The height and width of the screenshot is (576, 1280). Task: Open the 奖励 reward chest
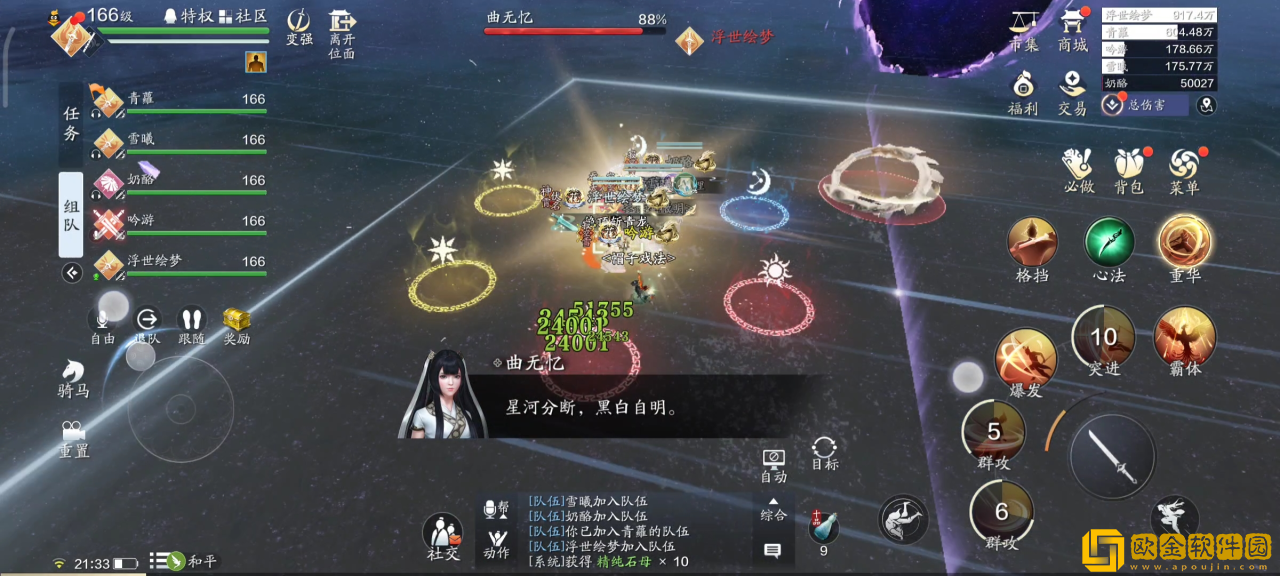(x=236, y=324)
